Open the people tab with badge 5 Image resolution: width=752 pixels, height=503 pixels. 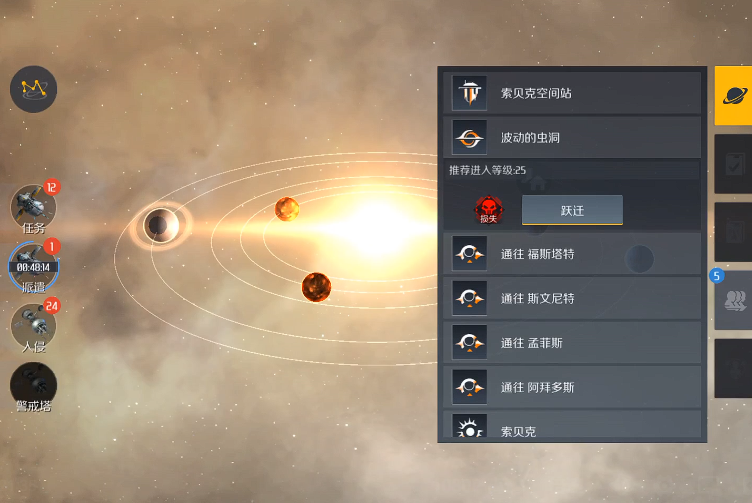pyautogui.click(x=733, y=300)
